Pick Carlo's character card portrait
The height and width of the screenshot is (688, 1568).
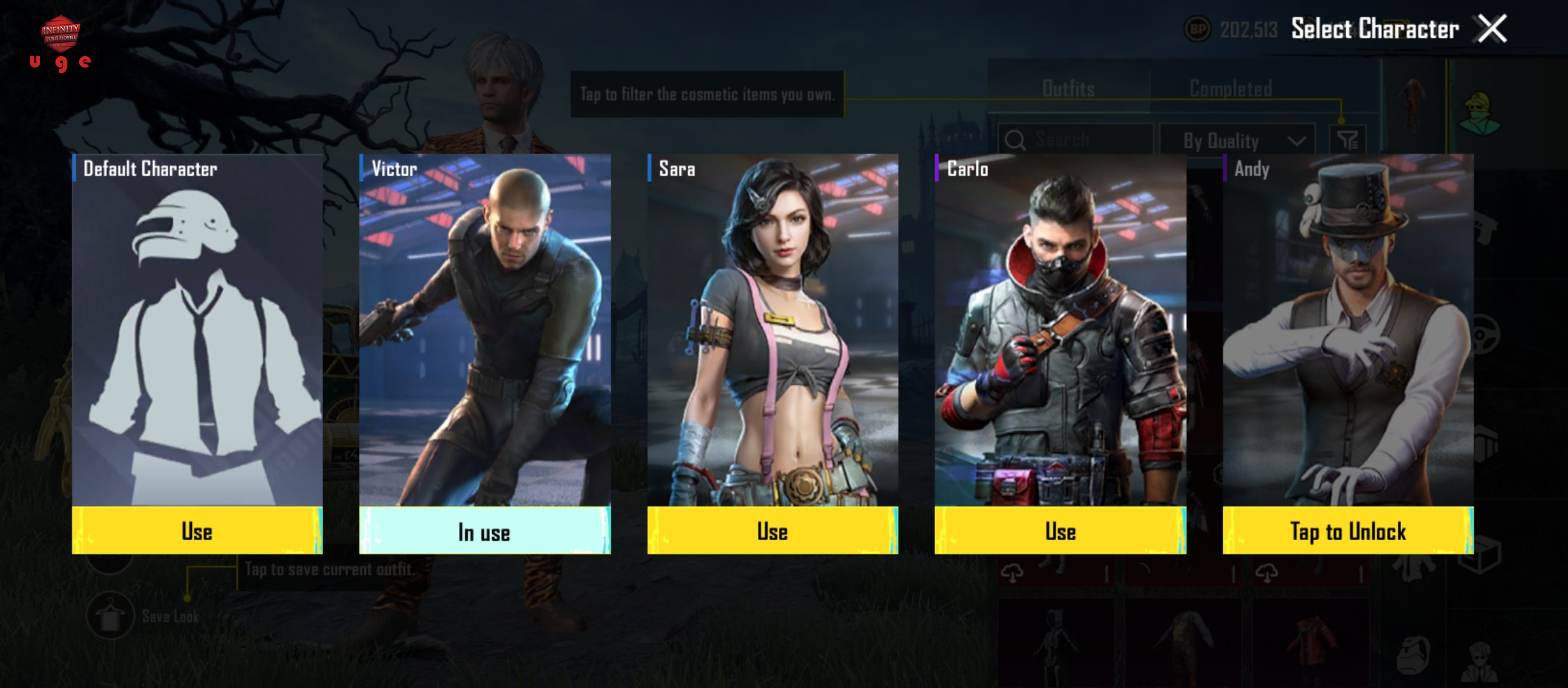click(x=1060, y=331)
